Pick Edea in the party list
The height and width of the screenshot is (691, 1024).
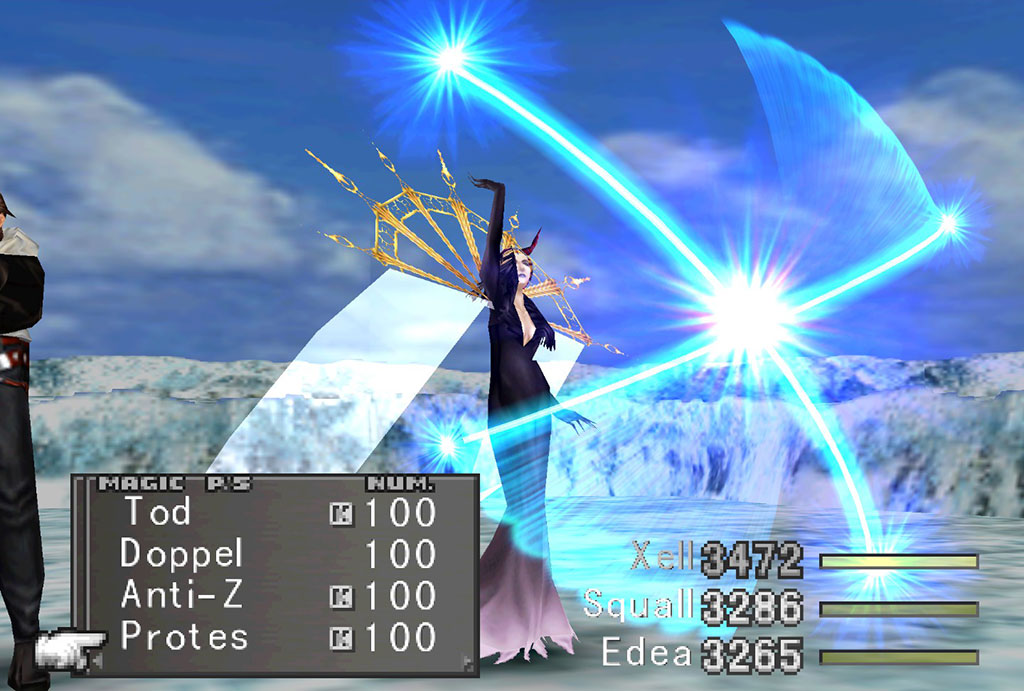[x=646, y=654]
